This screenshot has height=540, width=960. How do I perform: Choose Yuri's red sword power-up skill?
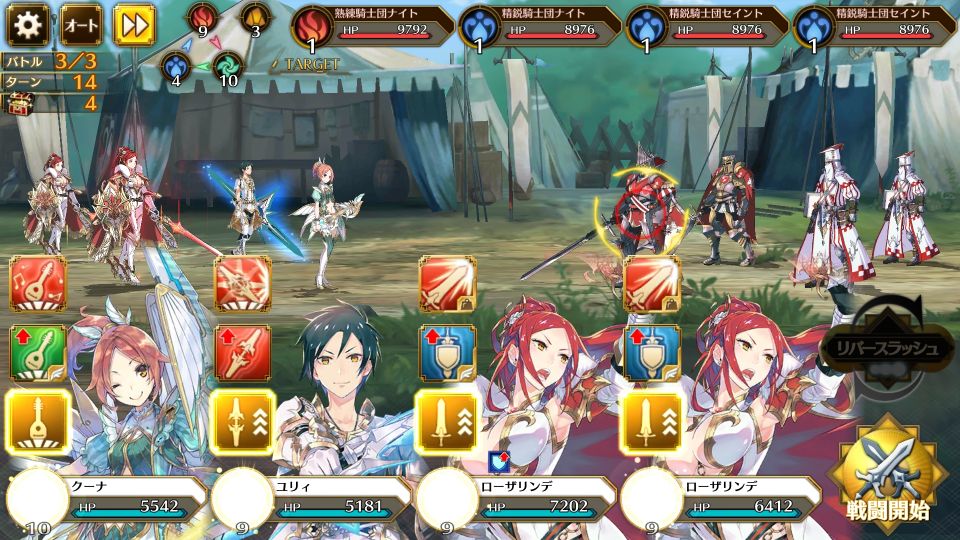pos(243,352)
